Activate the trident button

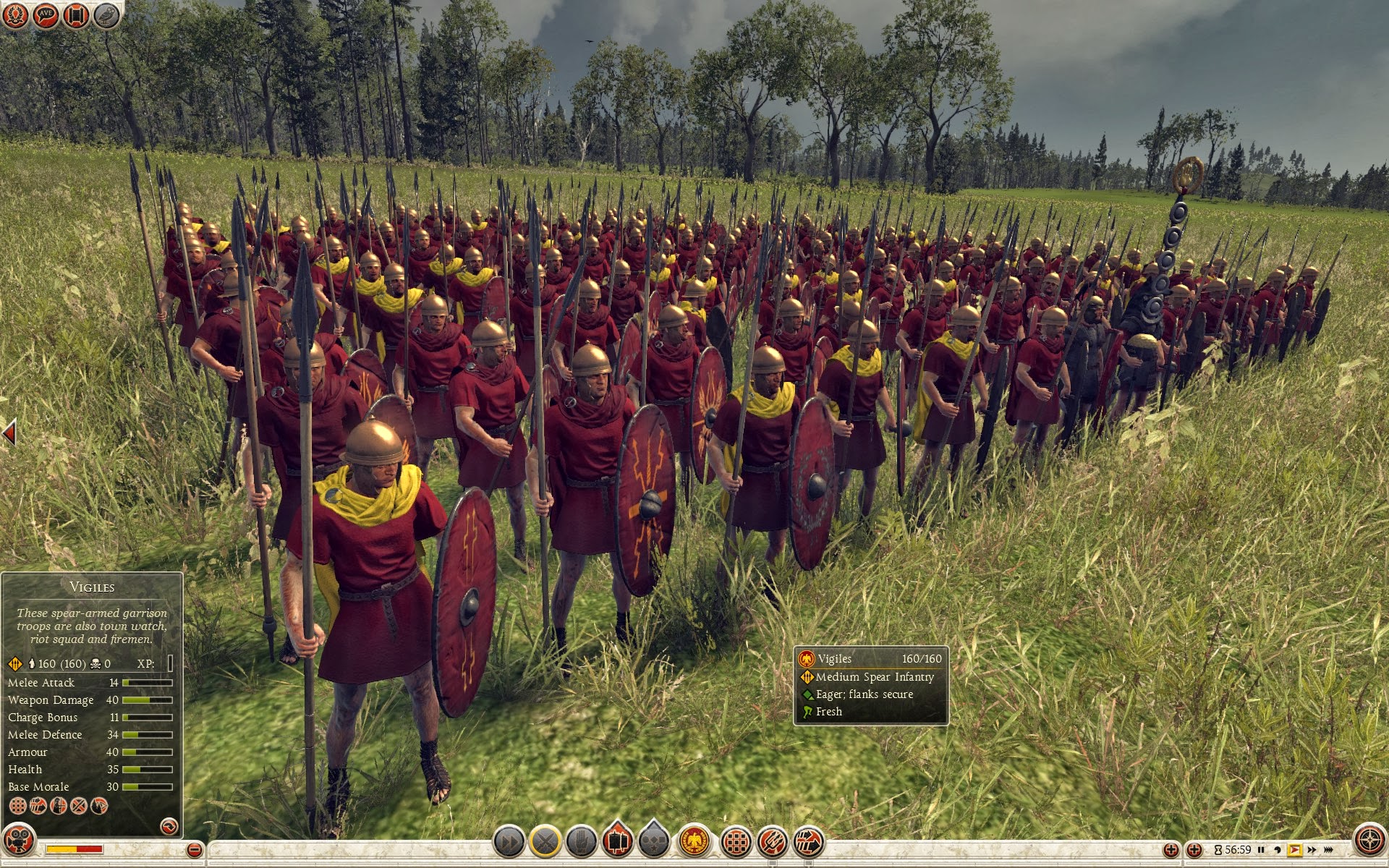pos(773,841)
